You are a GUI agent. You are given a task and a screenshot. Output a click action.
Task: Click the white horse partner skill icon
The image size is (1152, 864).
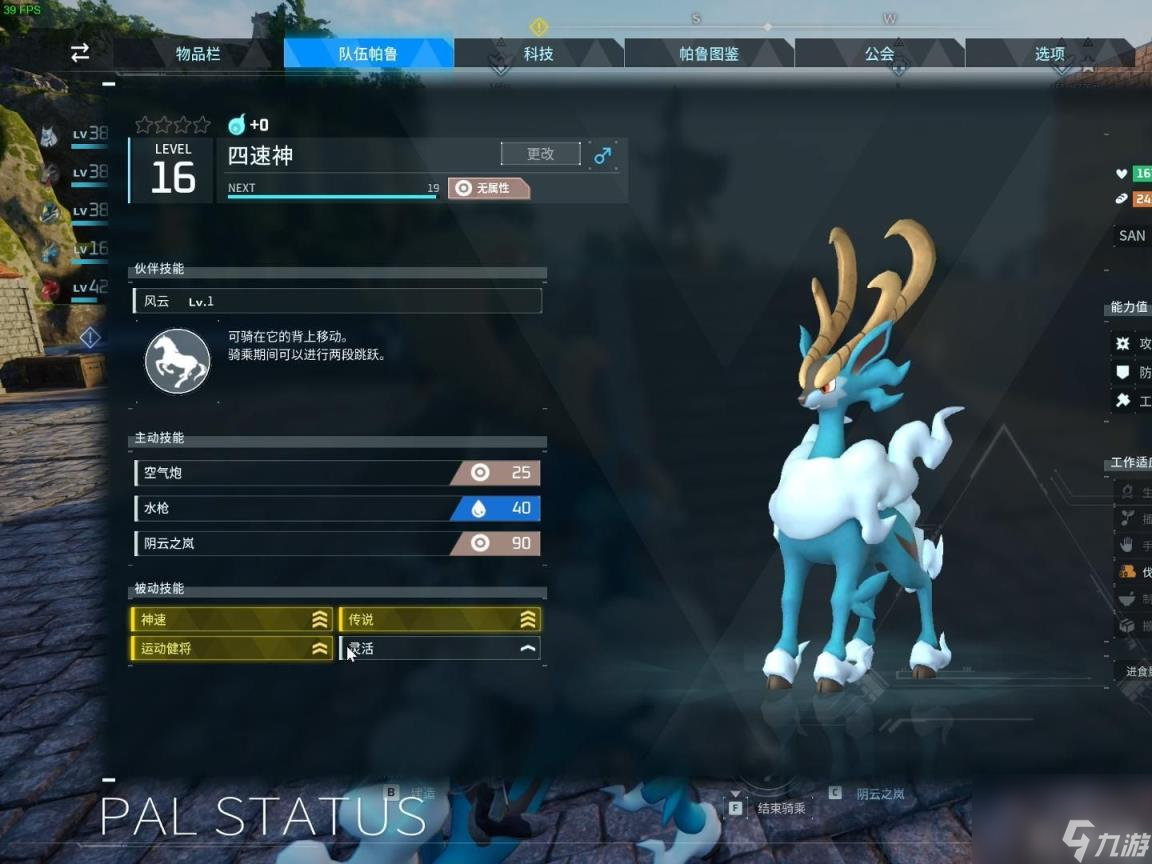tap(177, 361)
